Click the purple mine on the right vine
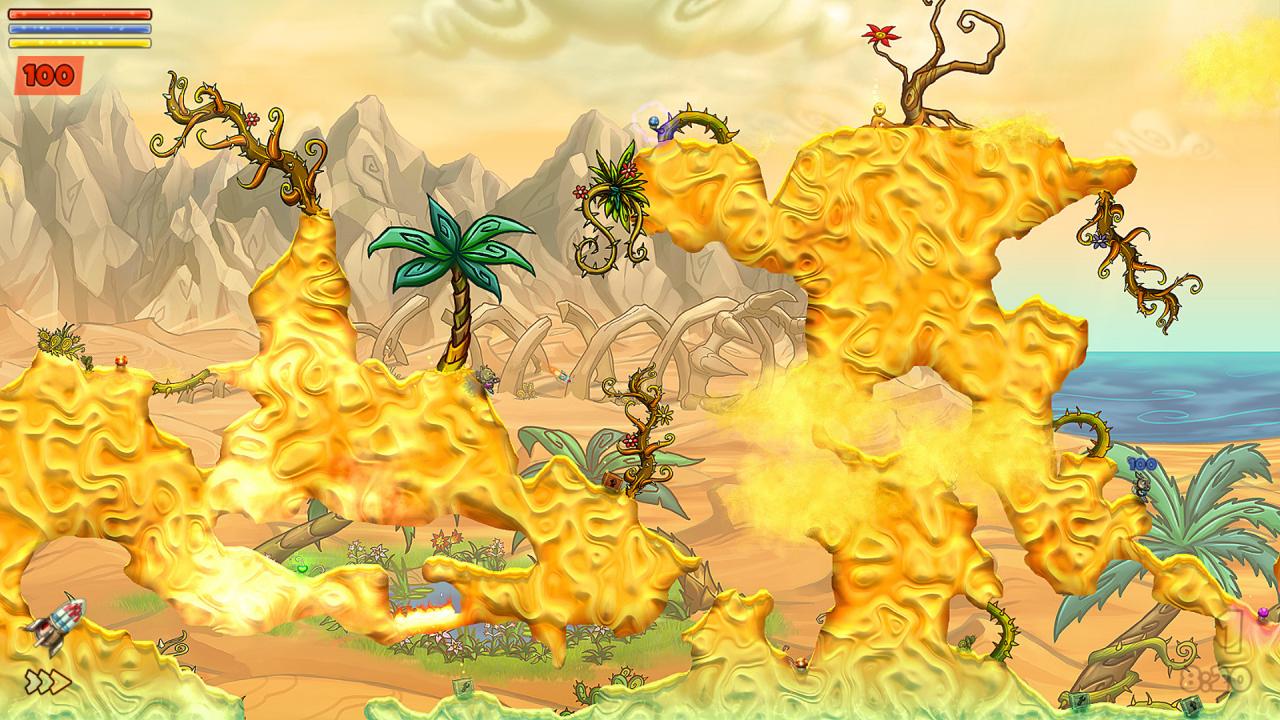 coord(1262,612)
